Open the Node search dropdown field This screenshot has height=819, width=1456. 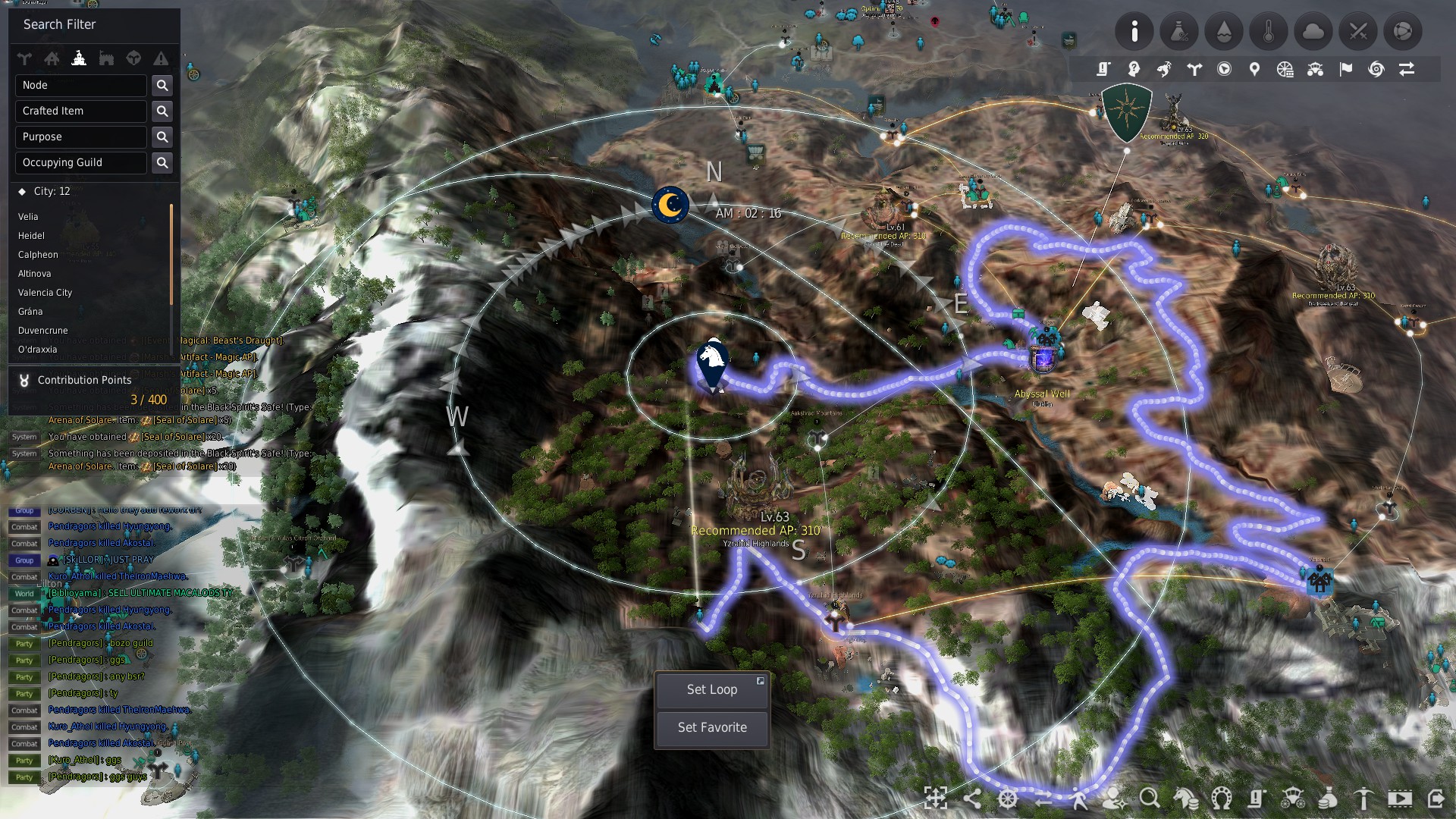click(x=80, y=85)
